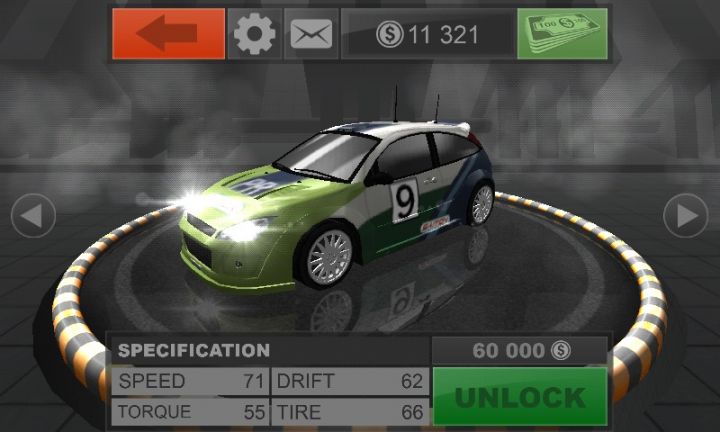The image size is (720, 432).
Task: Unlock this car for 60 000
Action: (520, 396)
